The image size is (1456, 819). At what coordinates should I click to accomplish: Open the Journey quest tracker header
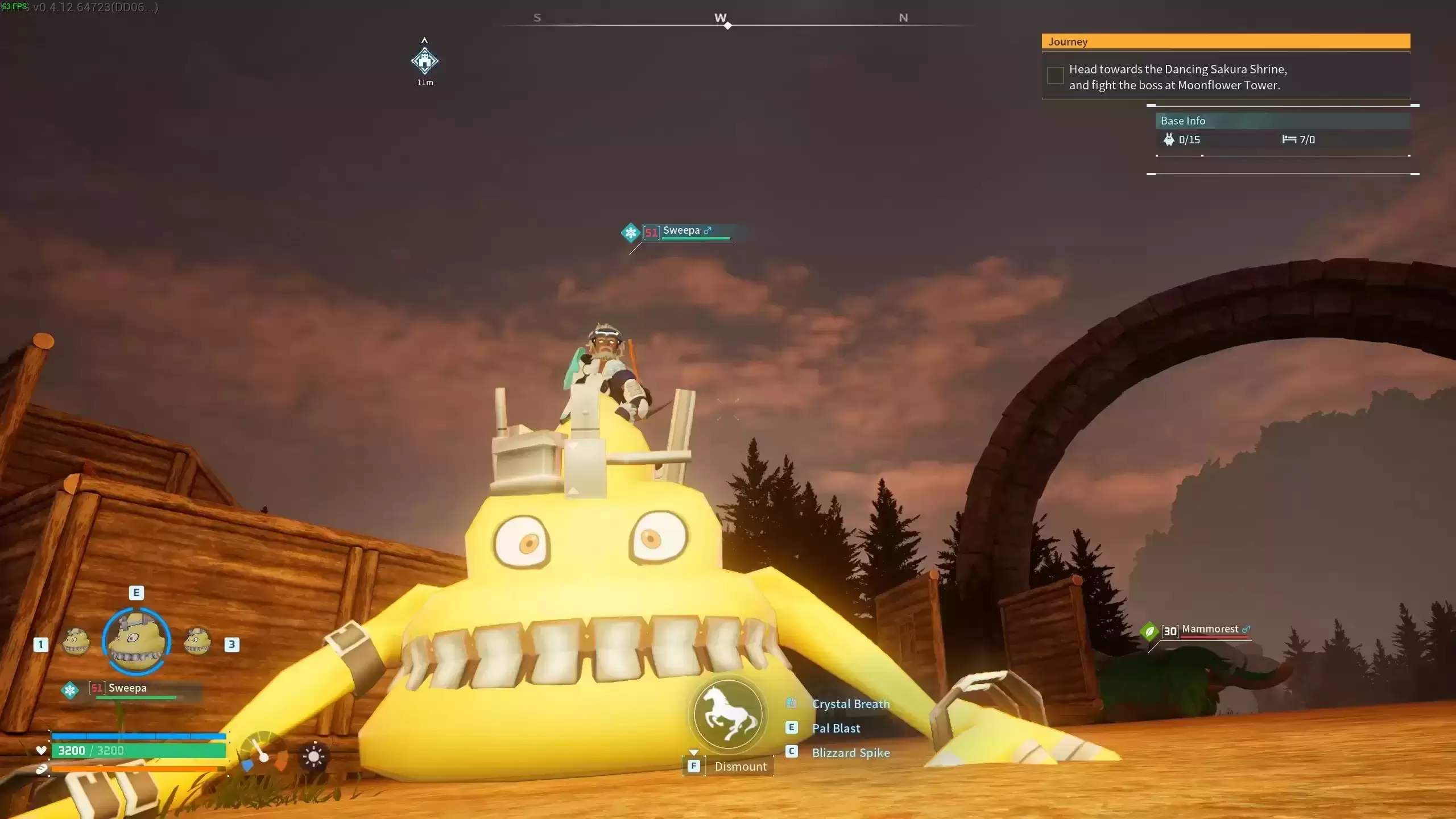point(1226,42)
